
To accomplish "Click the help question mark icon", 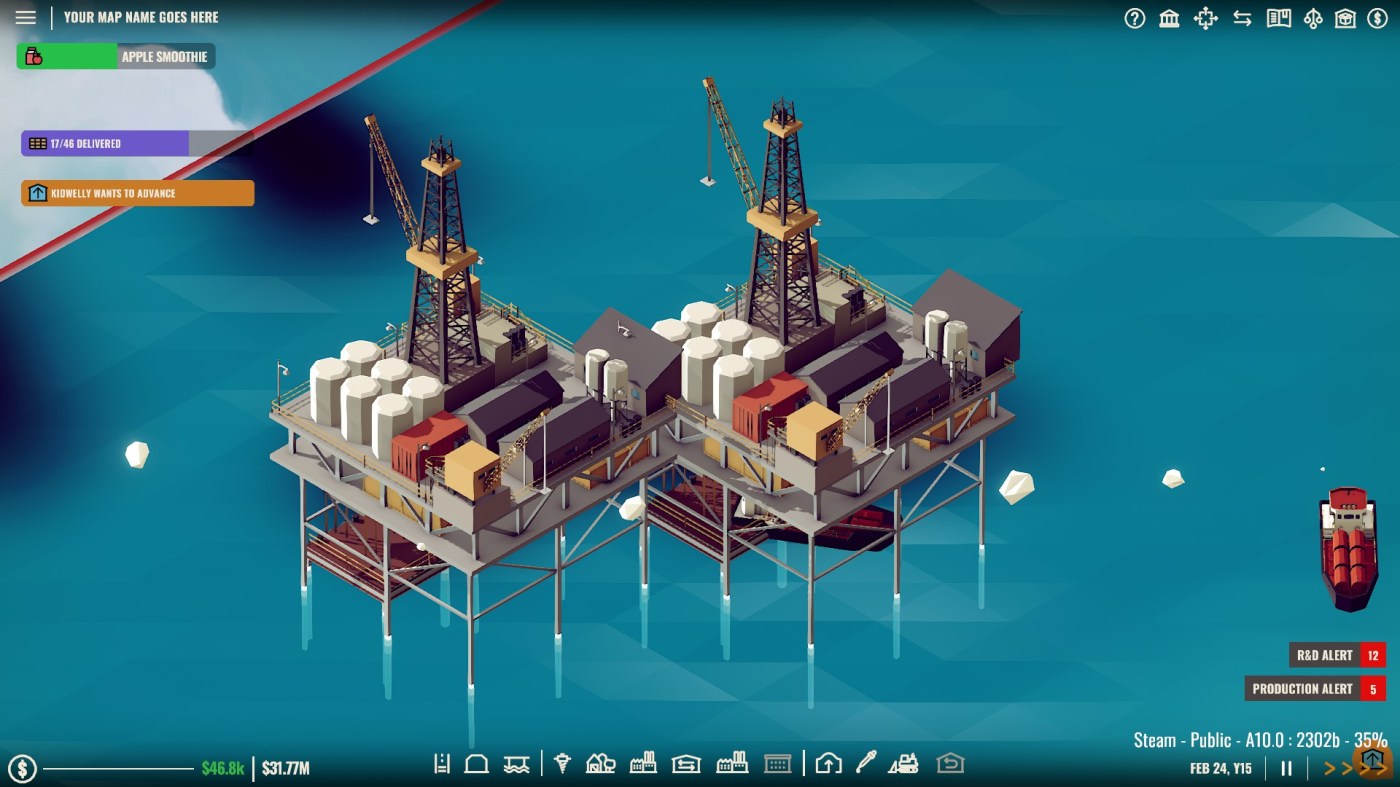I will point(1135,18).
